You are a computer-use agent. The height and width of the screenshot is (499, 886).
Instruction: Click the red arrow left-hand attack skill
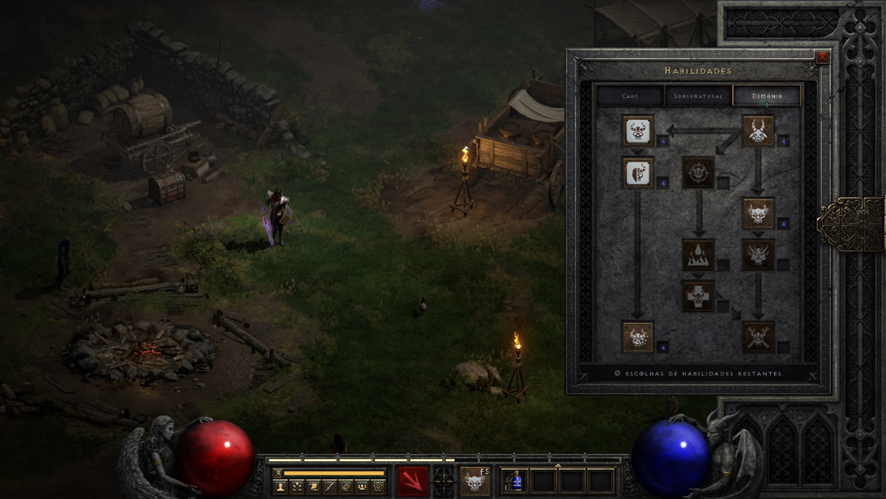(413, 480)
